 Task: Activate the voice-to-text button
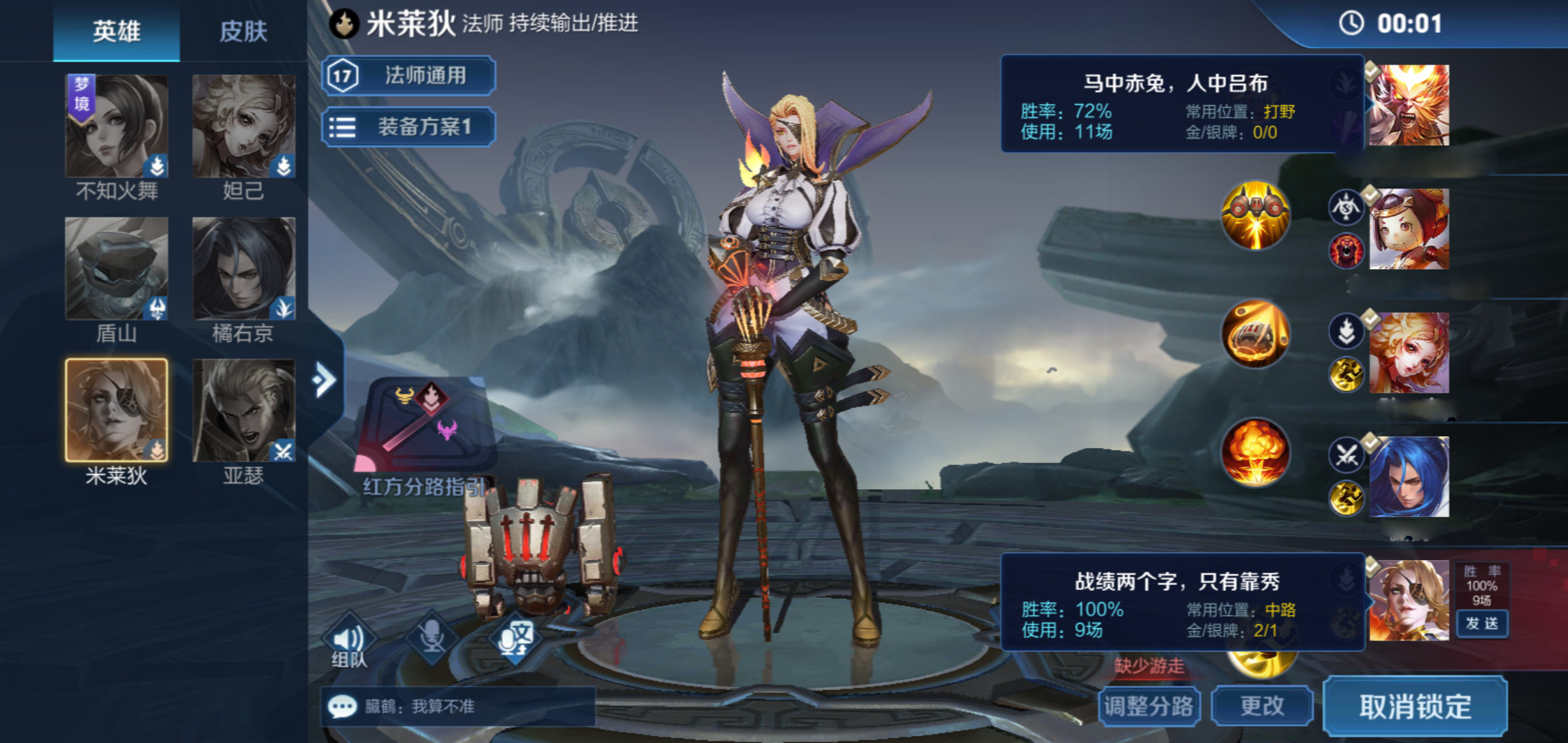click(x=514, y=637)
